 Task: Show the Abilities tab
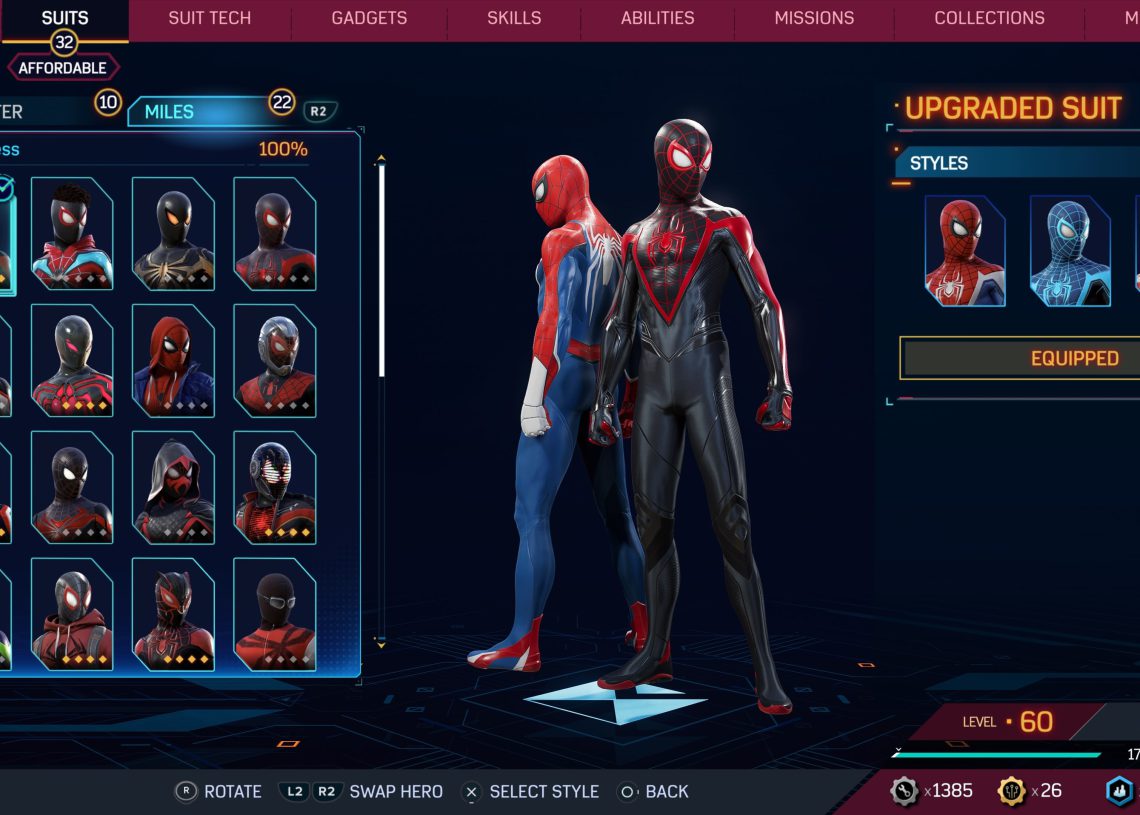(x=657, y=18)
